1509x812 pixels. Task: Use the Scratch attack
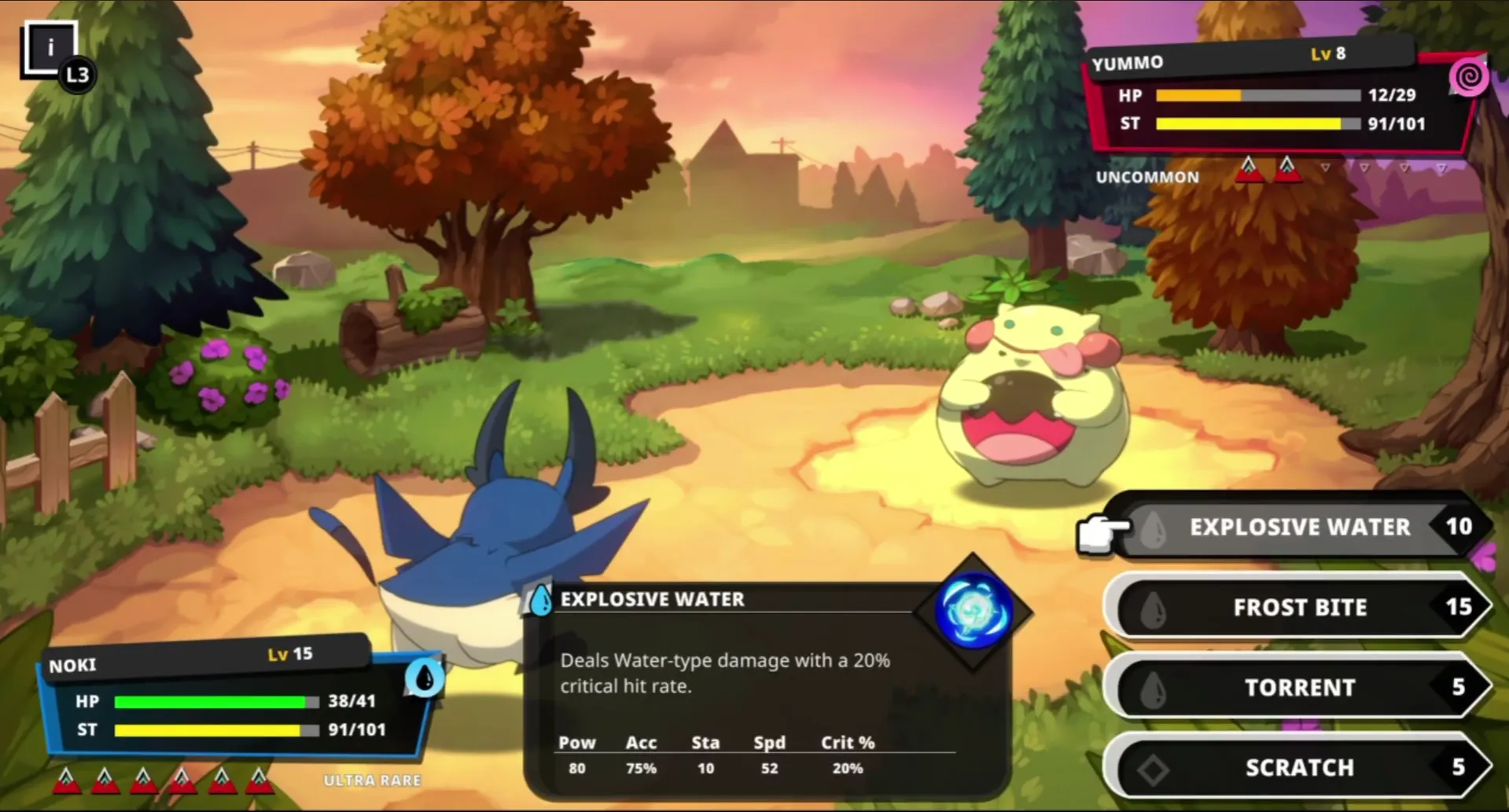[1300, 768]
